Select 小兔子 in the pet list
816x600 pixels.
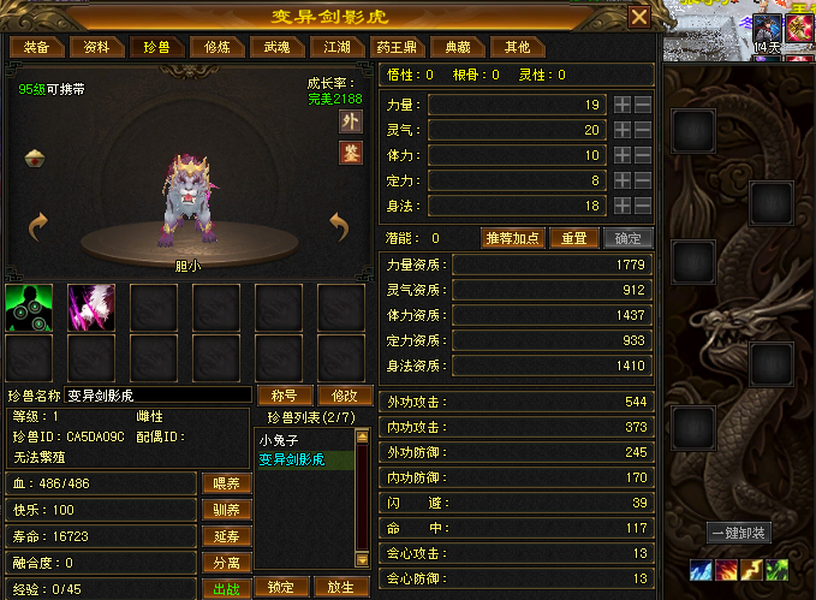coord(279,440)
